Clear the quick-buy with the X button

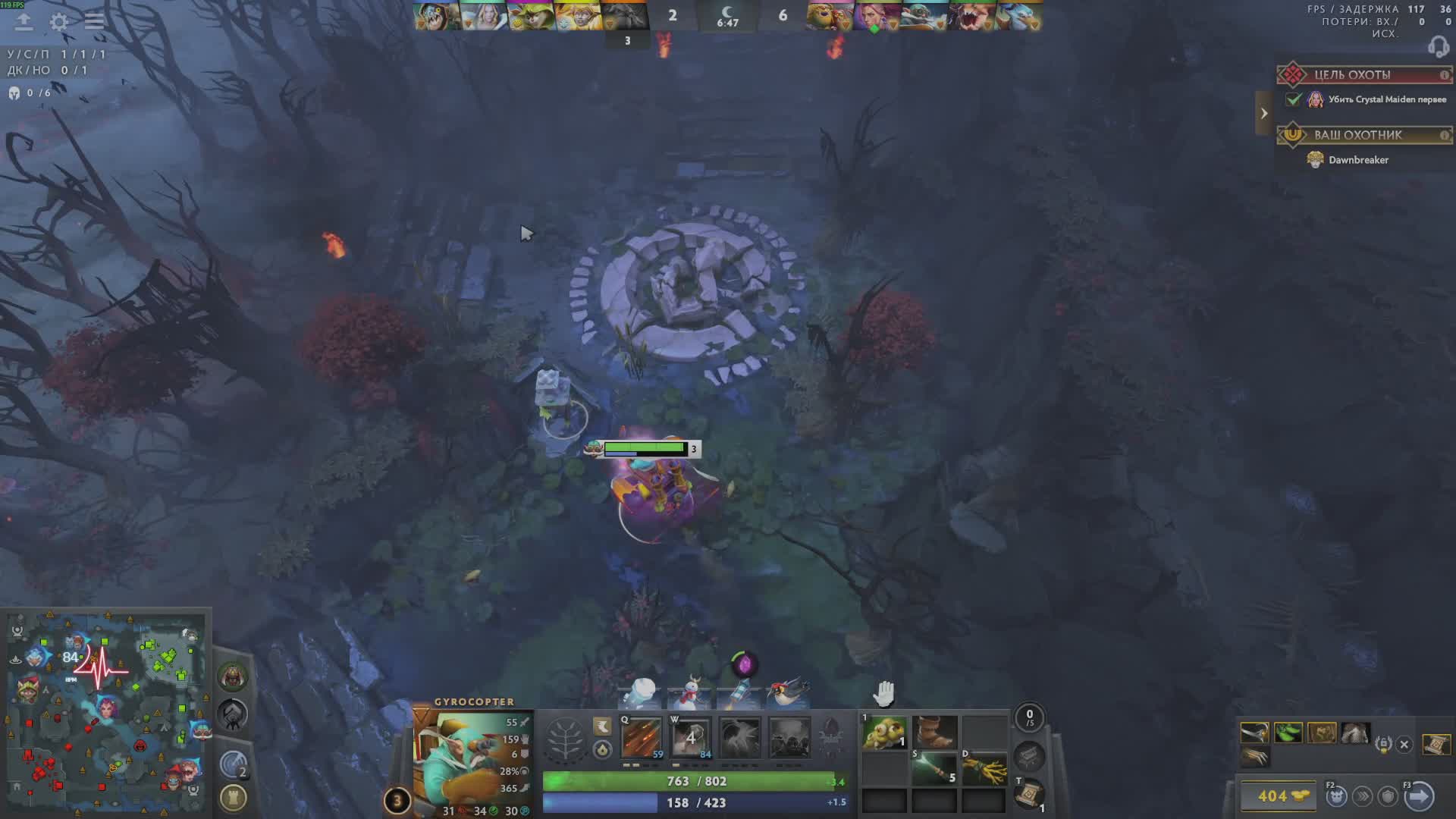click(1404, 745)
